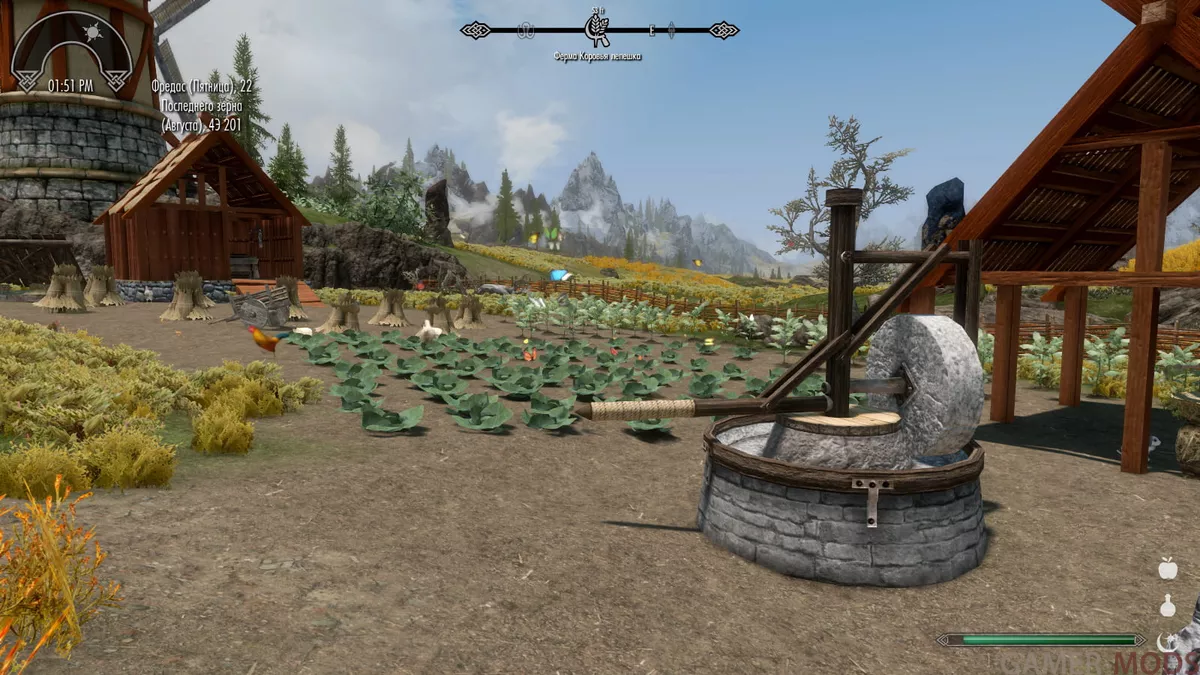This screenshot has height=675, width=1200.
Task: Select the sun and moon clock dial widget
Action: pos(71,46)
